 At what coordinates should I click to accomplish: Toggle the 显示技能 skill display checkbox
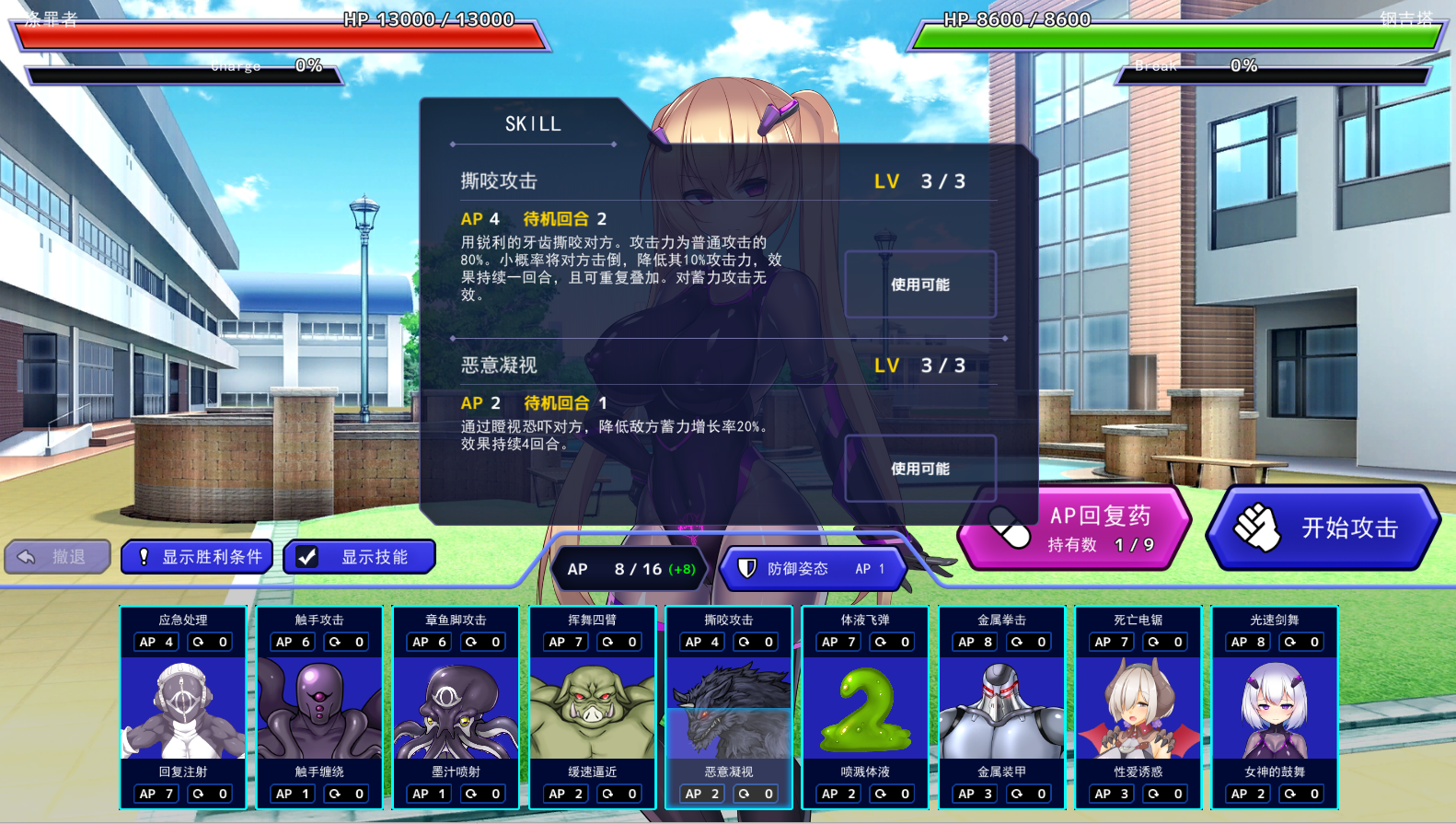click(x=306, y=555)
